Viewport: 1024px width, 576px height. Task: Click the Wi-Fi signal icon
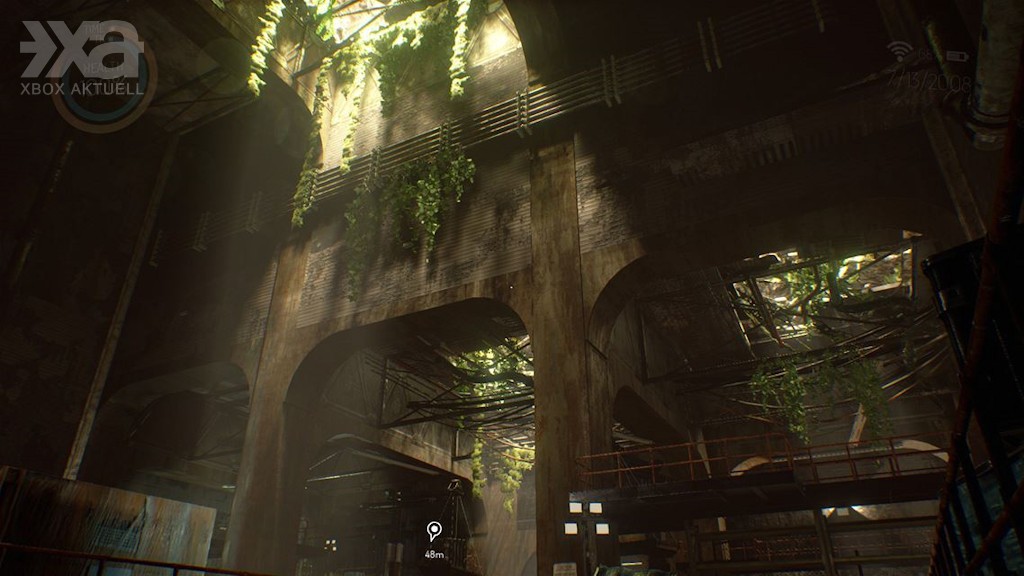(899, 51)
